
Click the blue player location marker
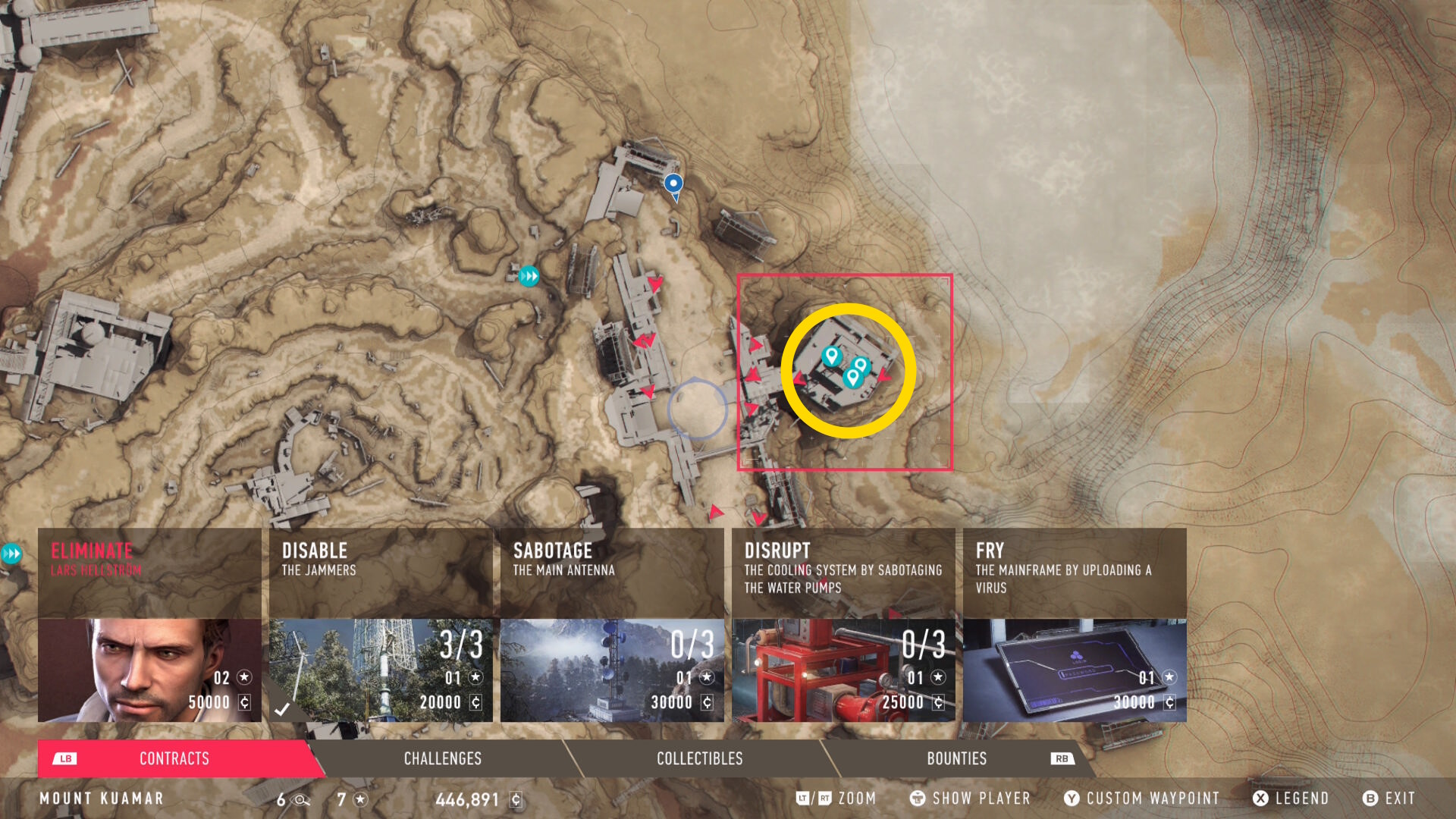673,184
